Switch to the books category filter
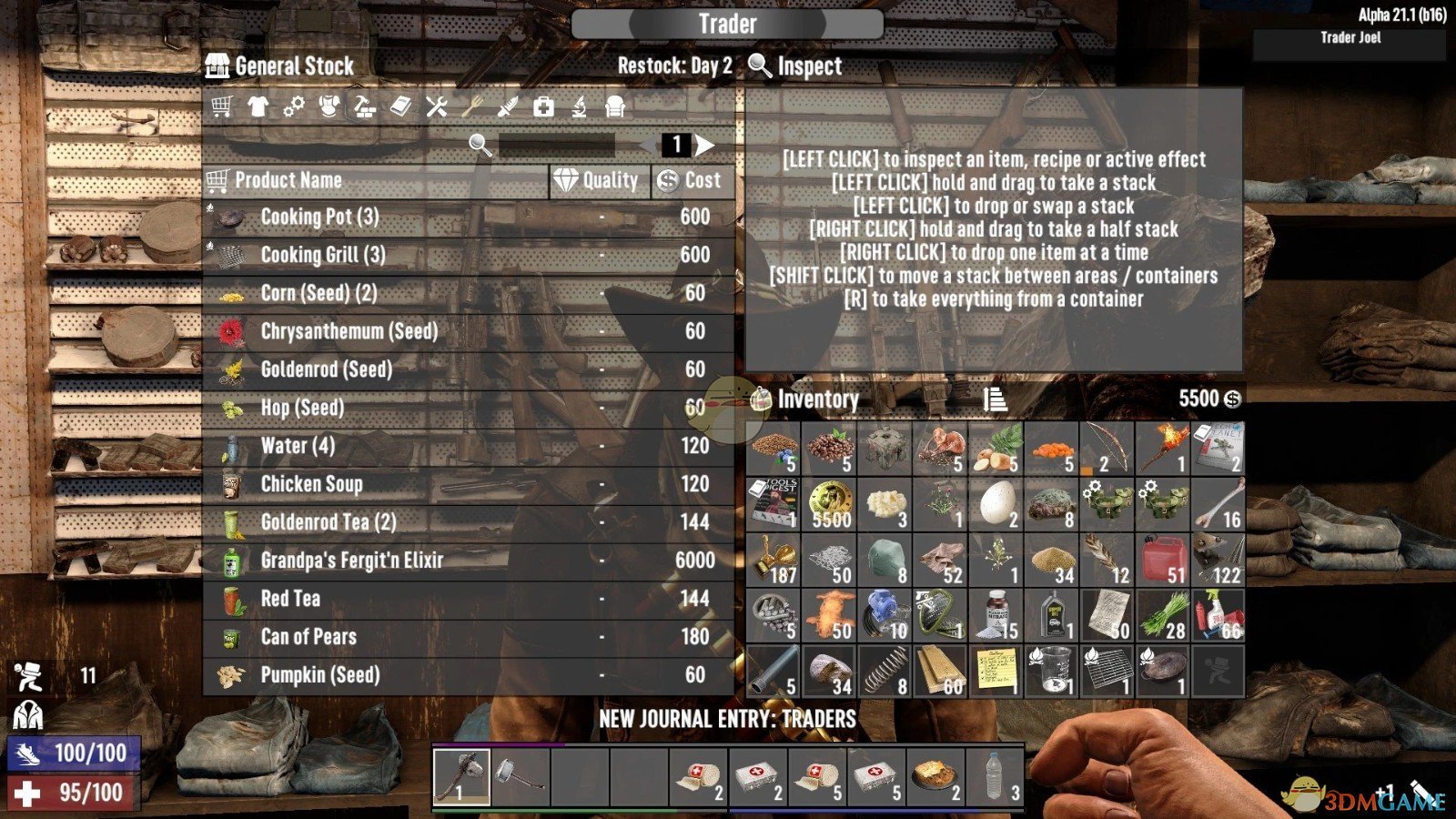 click(400, 106)
